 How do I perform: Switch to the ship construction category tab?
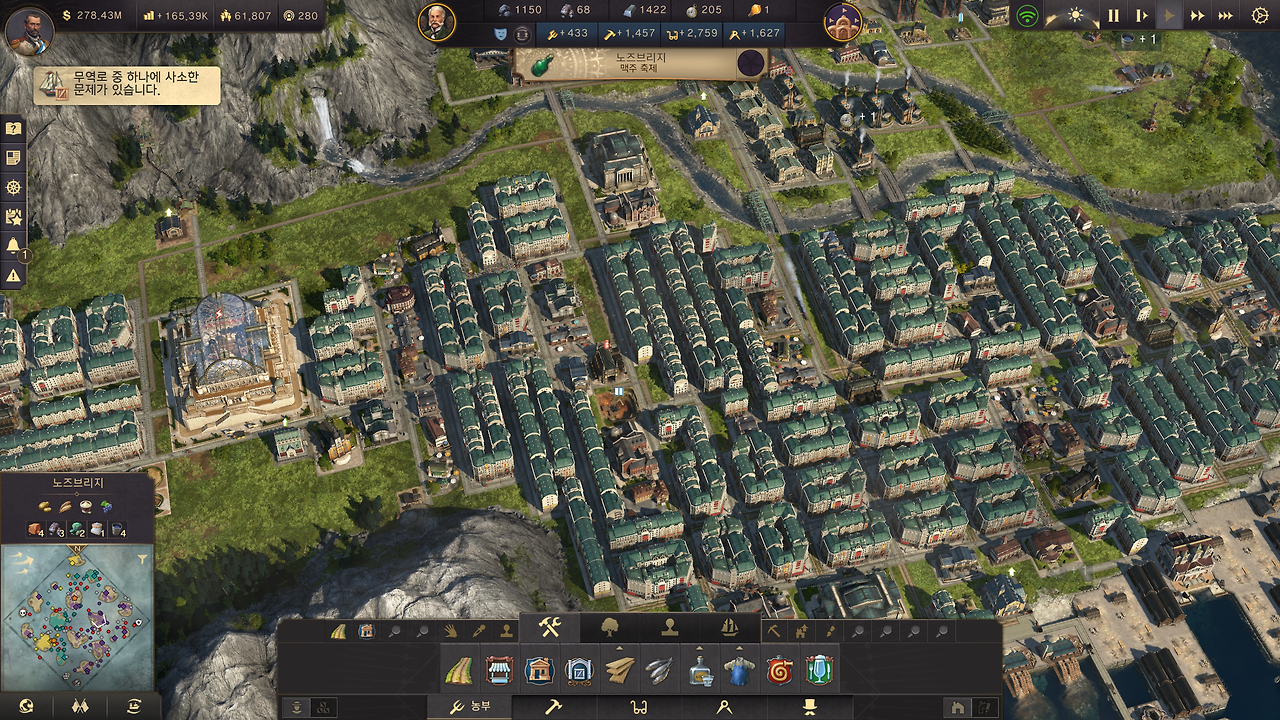click(729, 628)
